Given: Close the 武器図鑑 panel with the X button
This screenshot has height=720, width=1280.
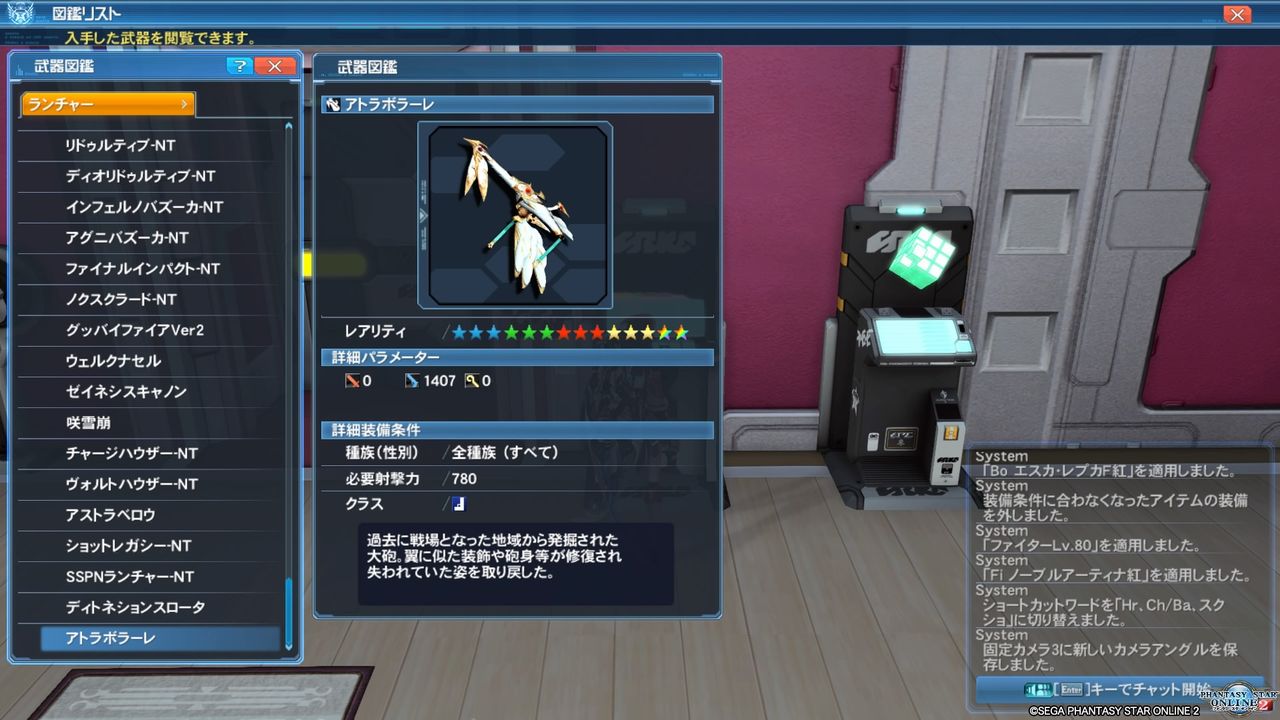Looking at the screenshot, I should [x=274, y=66].
